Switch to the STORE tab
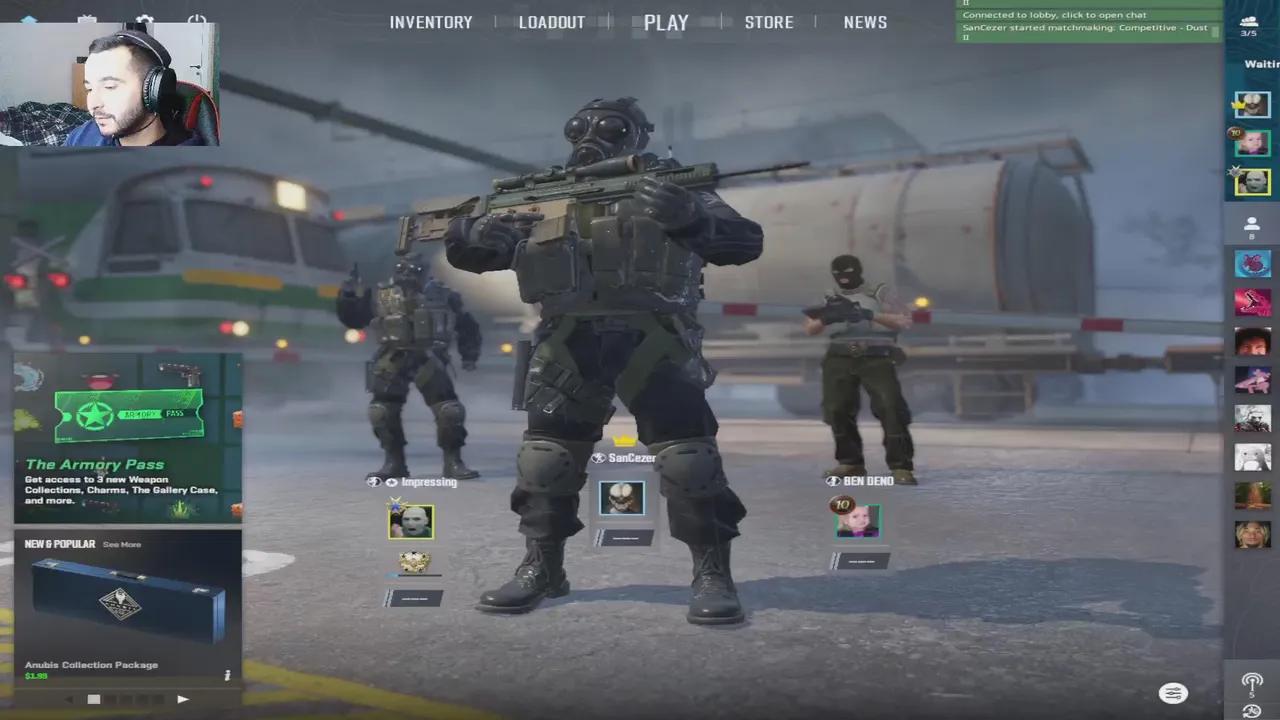1280x720 pixels. coord(769,22)
